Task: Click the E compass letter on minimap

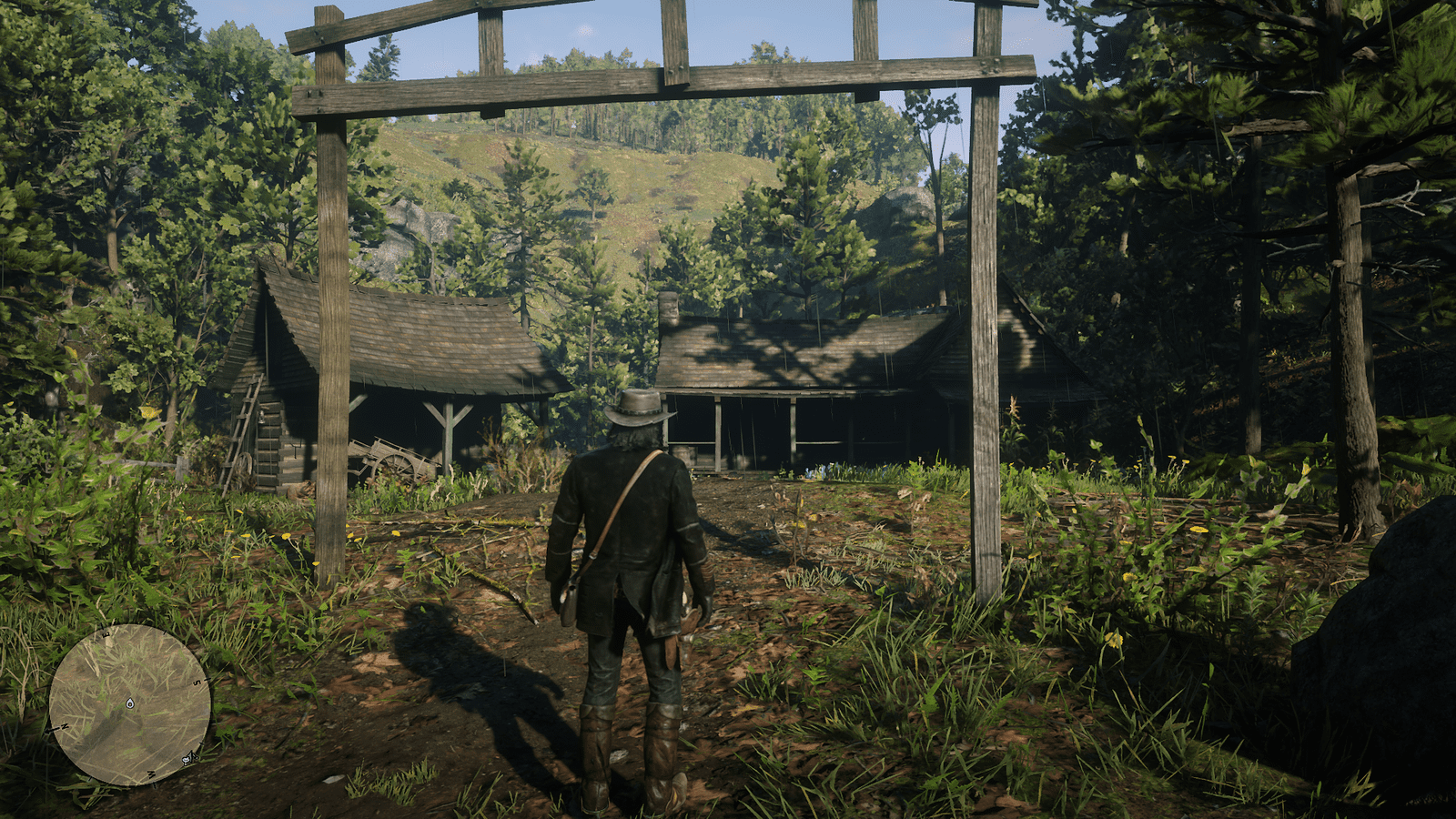Action: 106,634
